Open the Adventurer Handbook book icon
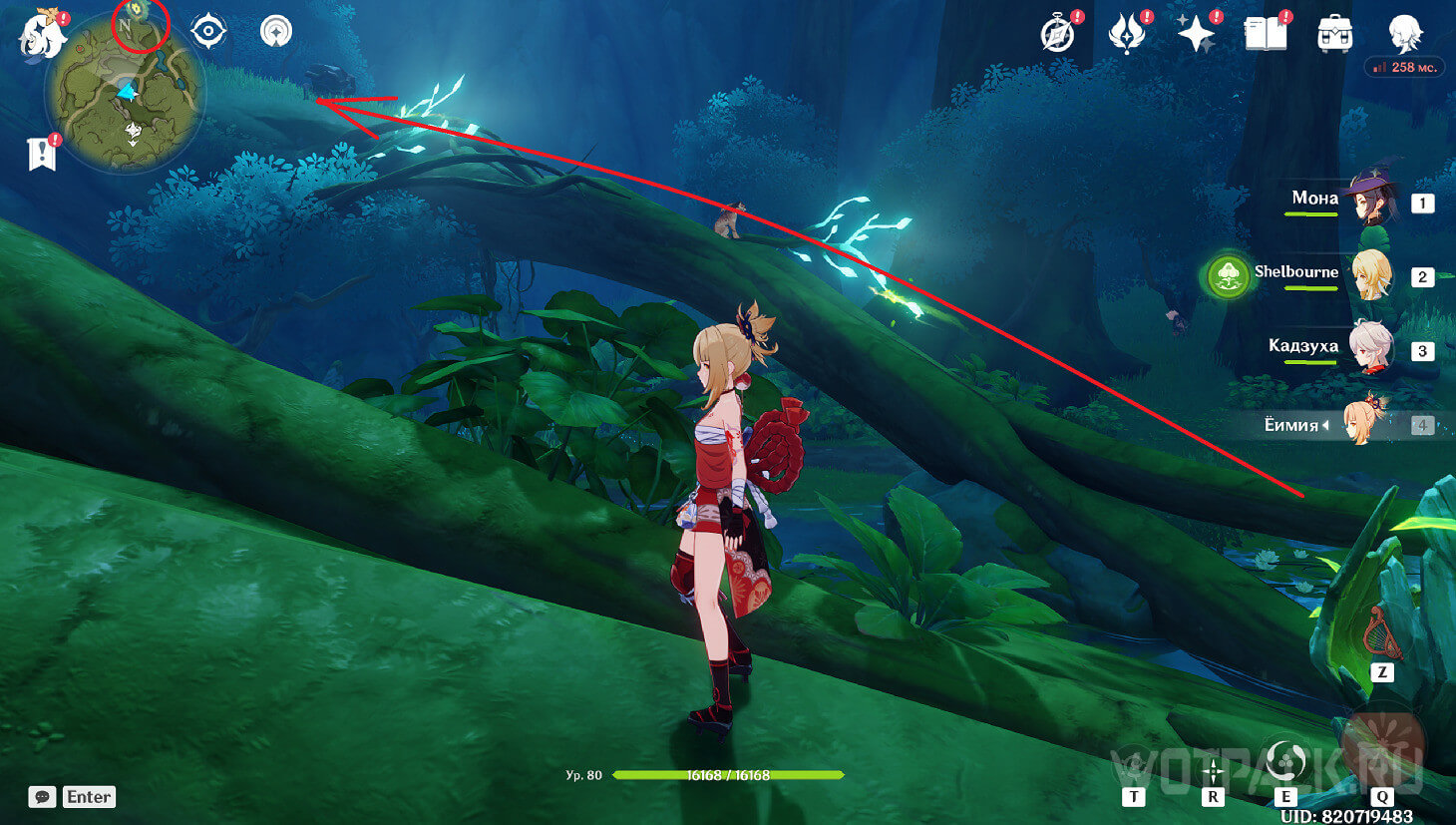The image size is (1456, 825). [x=1266, y=35]
